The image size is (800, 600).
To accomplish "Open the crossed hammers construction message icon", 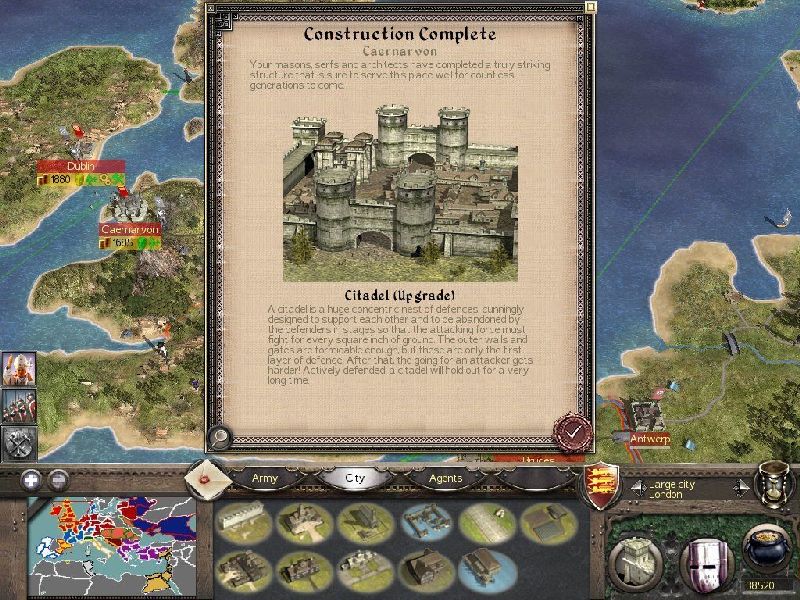I will 19,441.
